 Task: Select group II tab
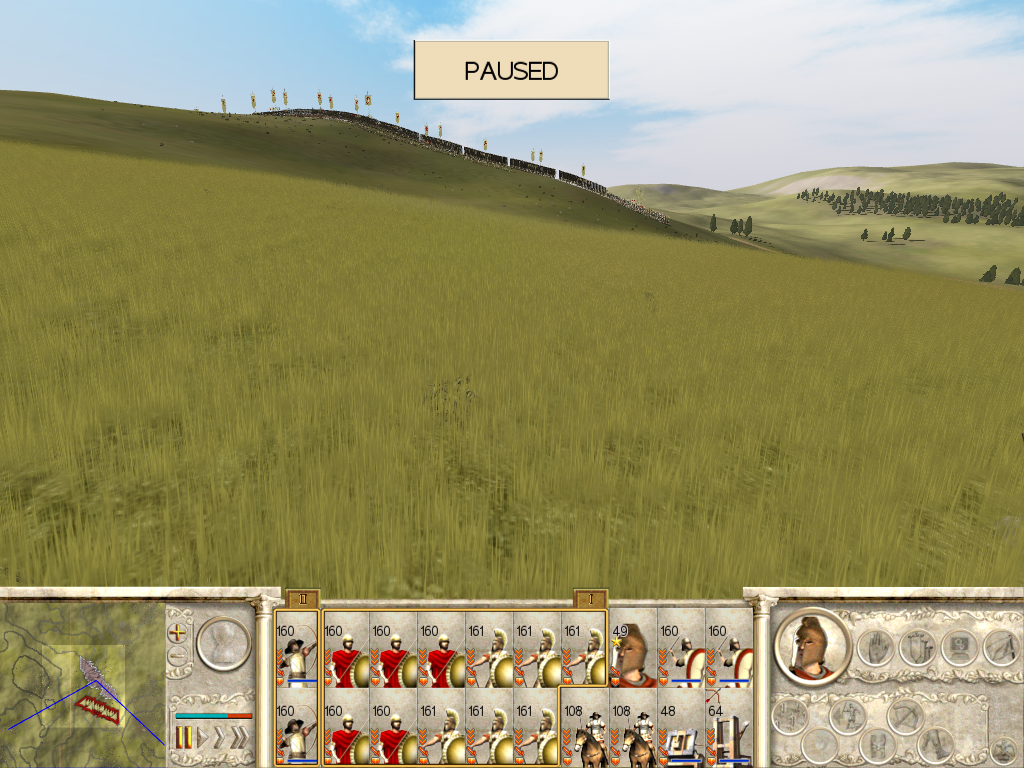[302, 598]
